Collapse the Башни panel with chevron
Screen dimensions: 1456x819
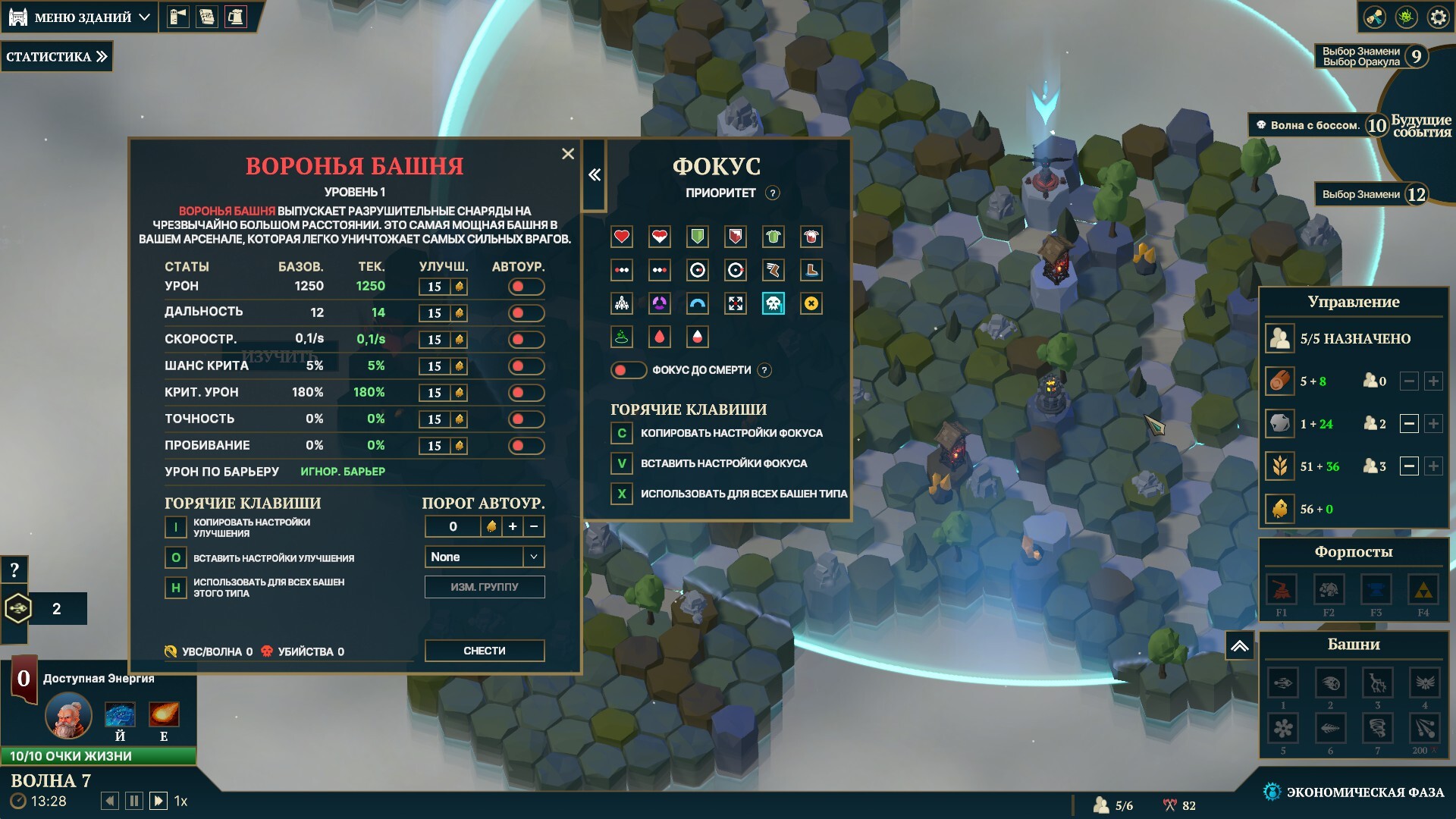[x=1239, y=646]
